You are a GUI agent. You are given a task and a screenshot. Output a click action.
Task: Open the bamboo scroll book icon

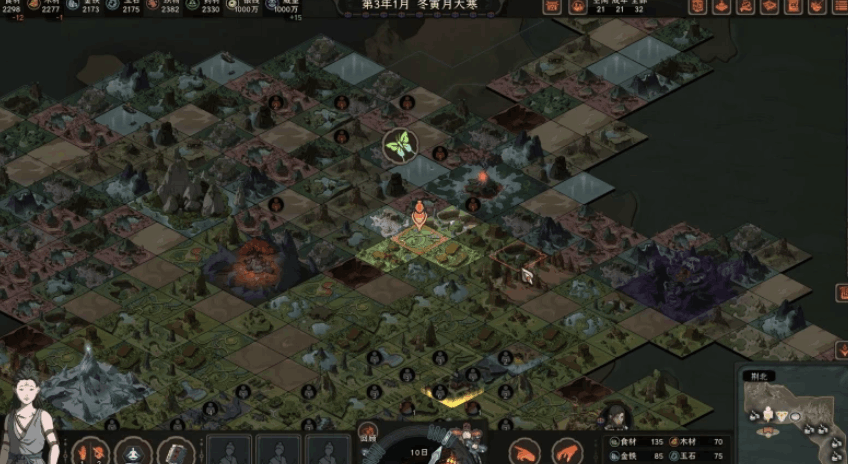[174, 451]
